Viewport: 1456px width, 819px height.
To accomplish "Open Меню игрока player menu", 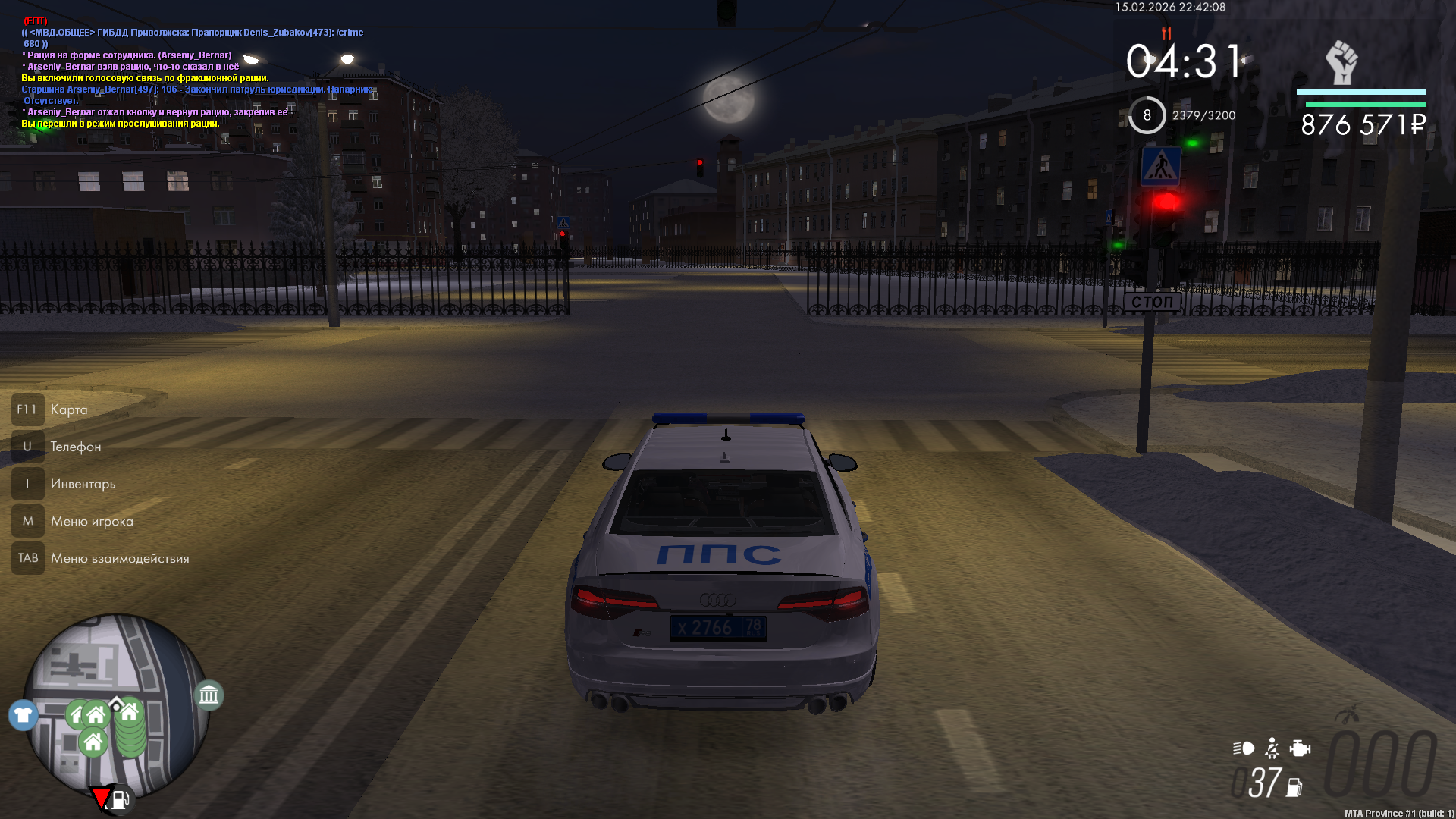I will (91, 521).
